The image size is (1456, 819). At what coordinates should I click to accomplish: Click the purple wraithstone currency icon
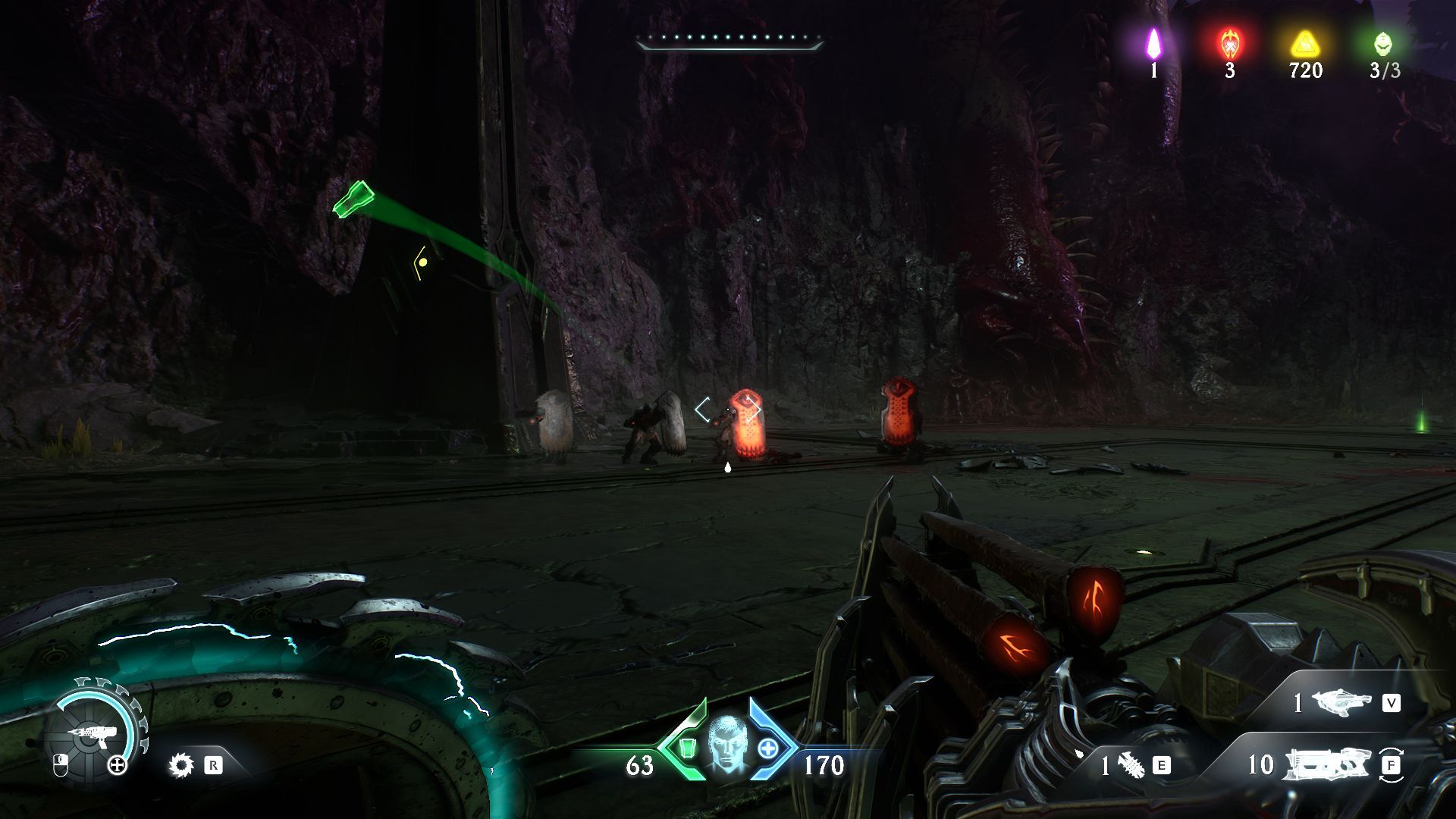tap(1153, 44)
